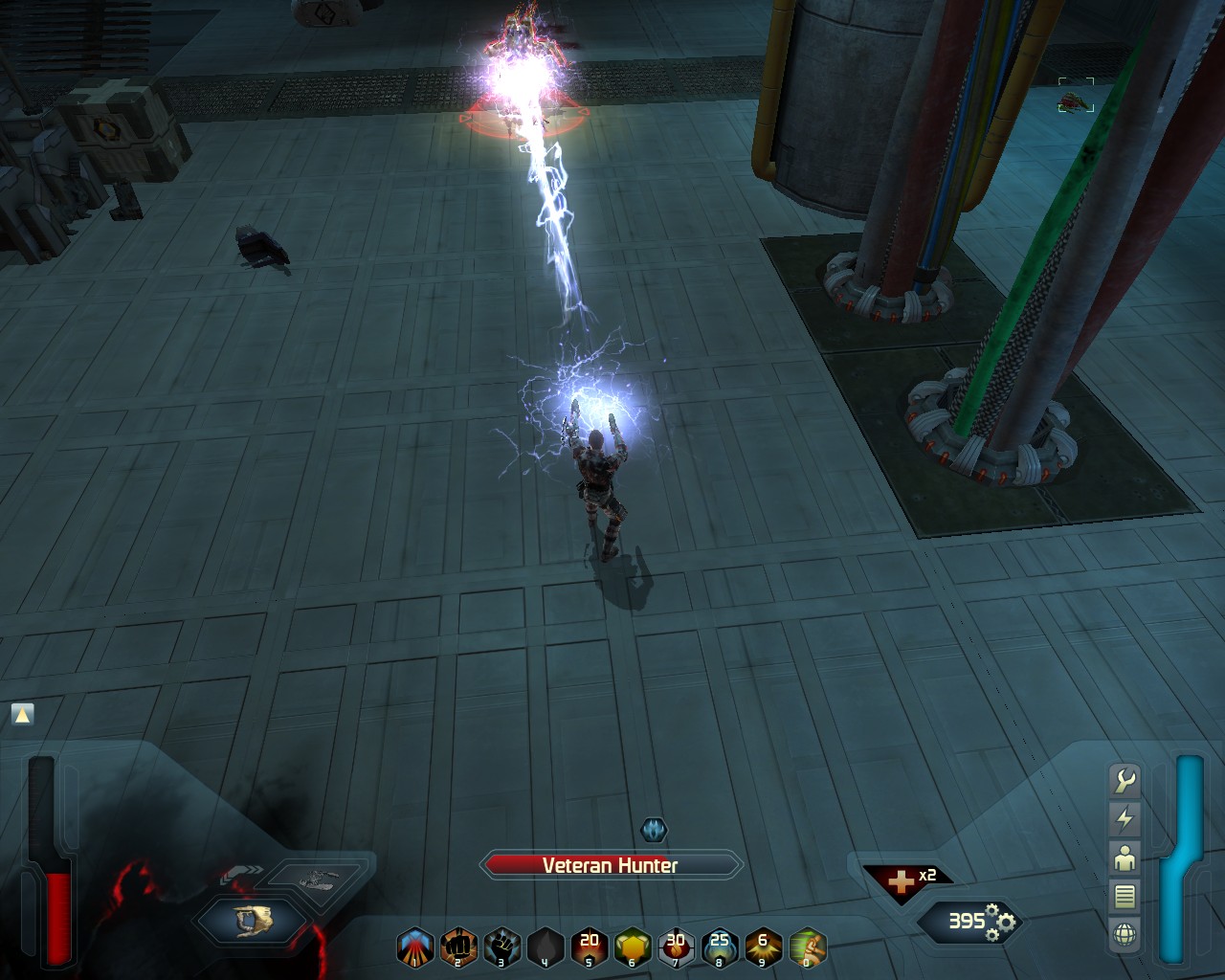This screenshot has height=980, width=1225.
Task: Select the greyed-out flame ability in slot 4
Action: pos(546,947)
